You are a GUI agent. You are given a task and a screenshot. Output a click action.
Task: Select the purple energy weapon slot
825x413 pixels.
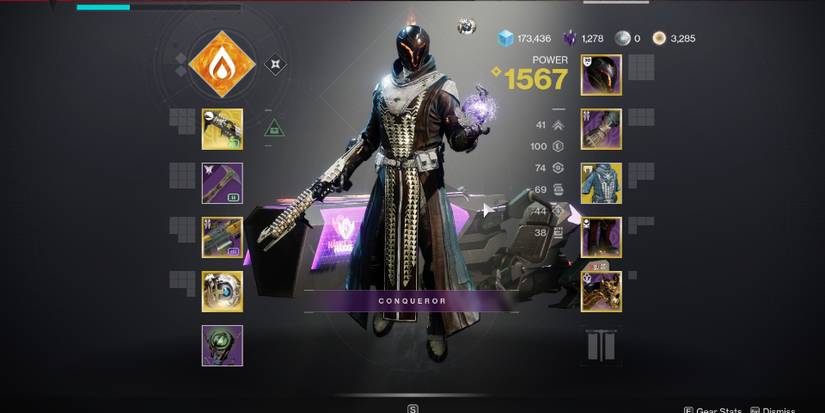222,183
